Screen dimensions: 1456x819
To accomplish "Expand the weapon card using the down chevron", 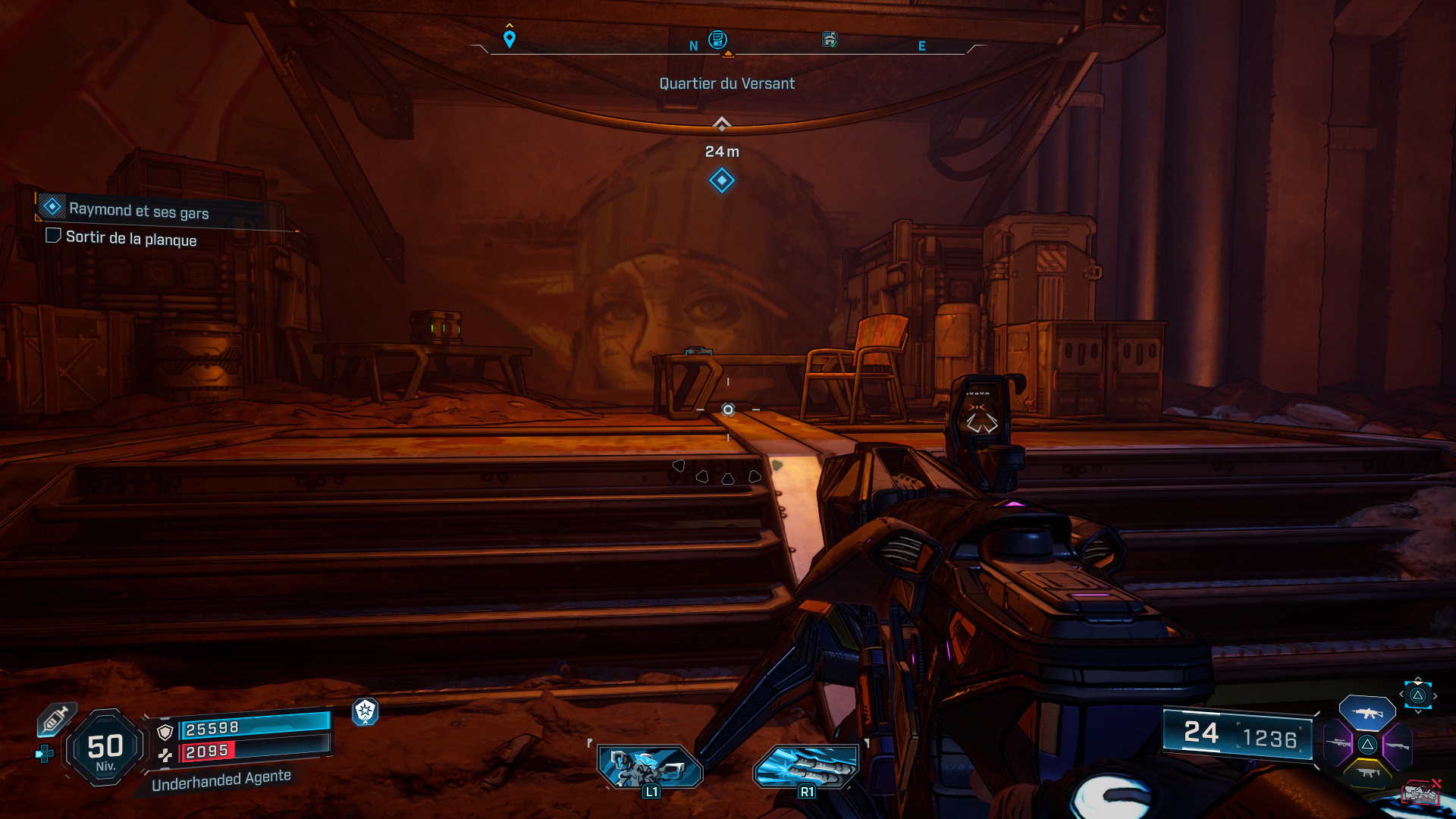I will tap(1418, 712).
